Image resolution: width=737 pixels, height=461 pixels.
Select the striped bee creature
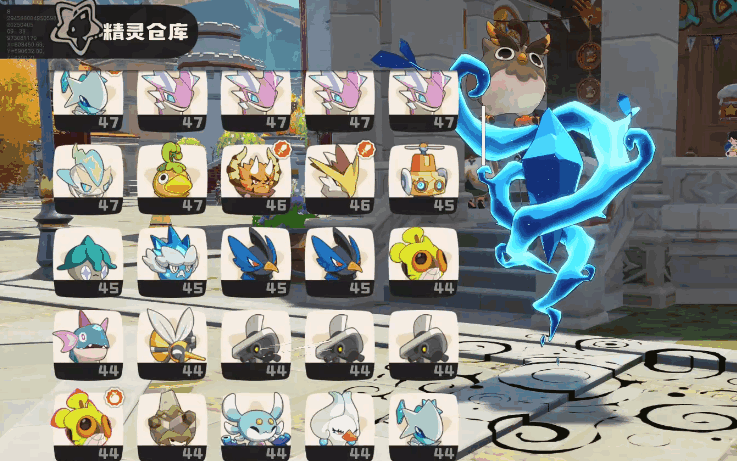172,340
